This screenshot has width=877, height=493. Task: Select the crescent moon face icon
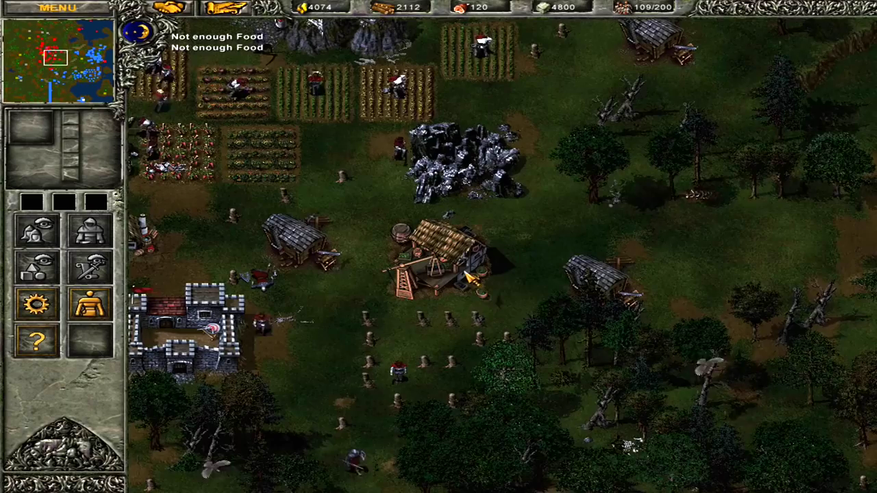(137, 33)
